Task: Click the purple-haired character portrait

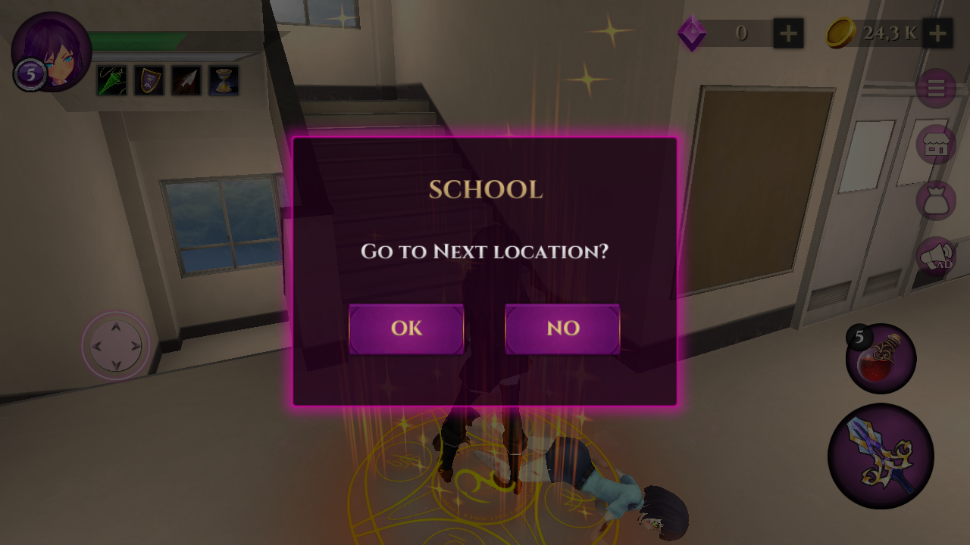Action: point(51,50)
